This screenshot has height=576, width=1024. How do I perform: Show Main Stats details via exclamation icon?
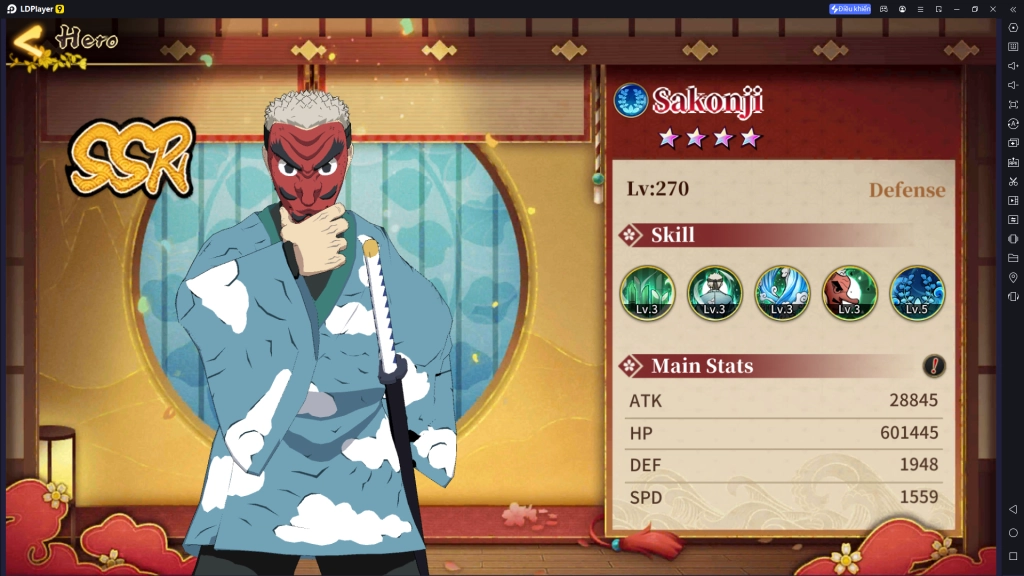coord(934,366)
